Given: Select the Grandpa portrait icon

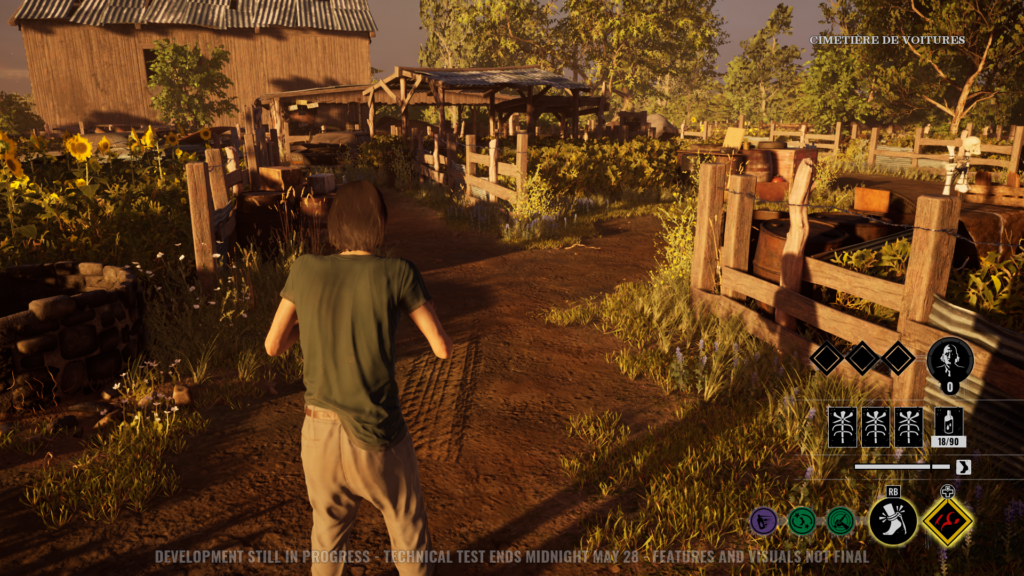Looking at the screenshot, I should [x=949, y=359].
